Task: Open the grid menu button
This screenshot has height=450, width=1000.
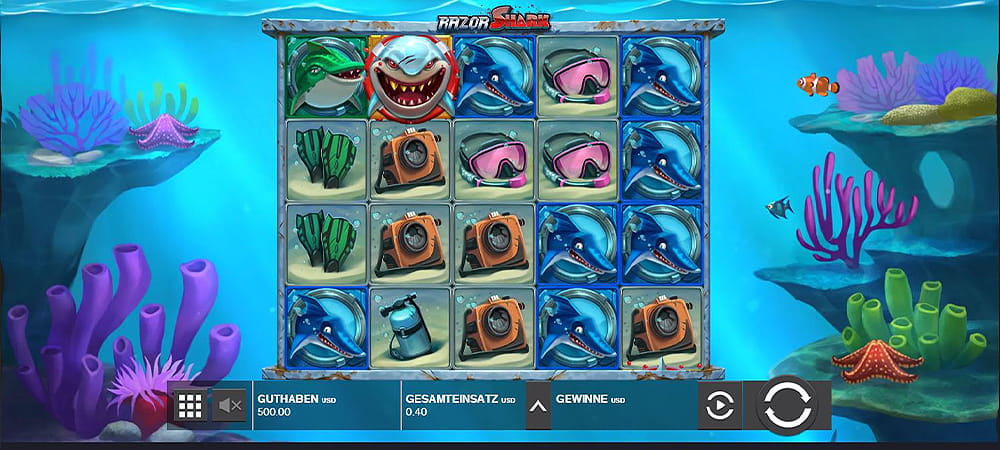Action: click(190, 405)
